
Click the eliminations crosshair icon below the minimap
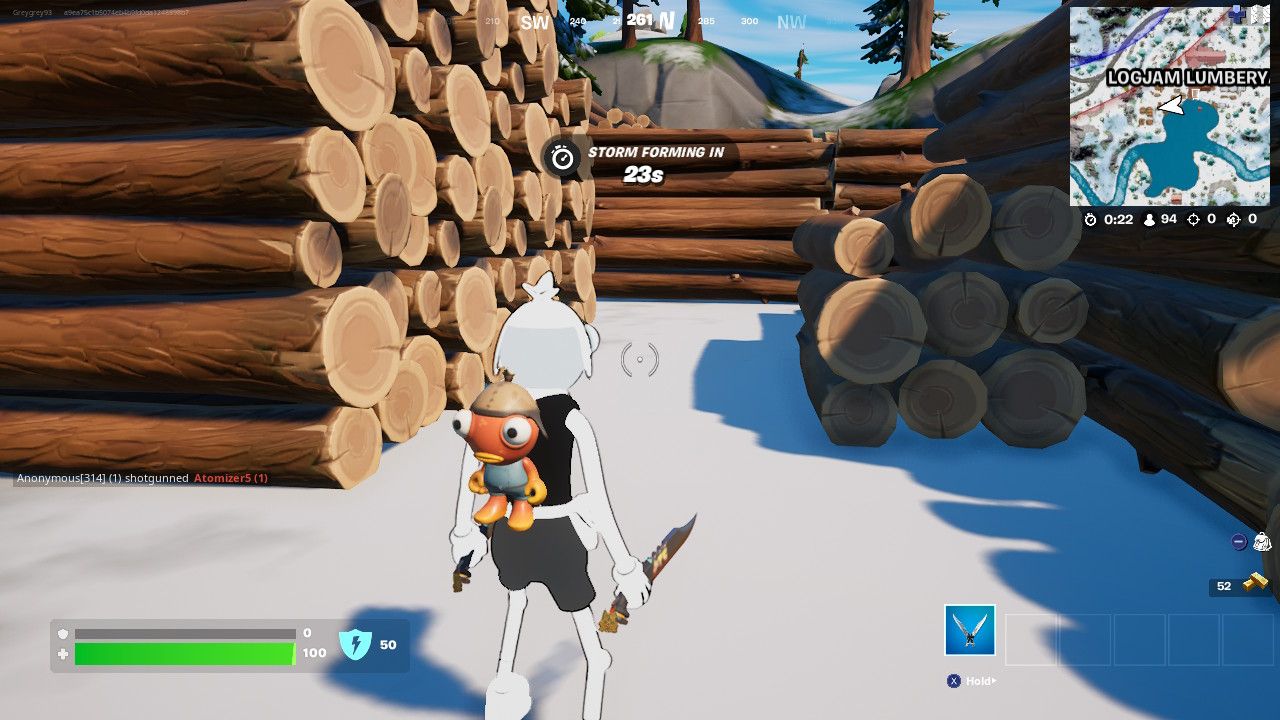click(x=1192, y=219)
